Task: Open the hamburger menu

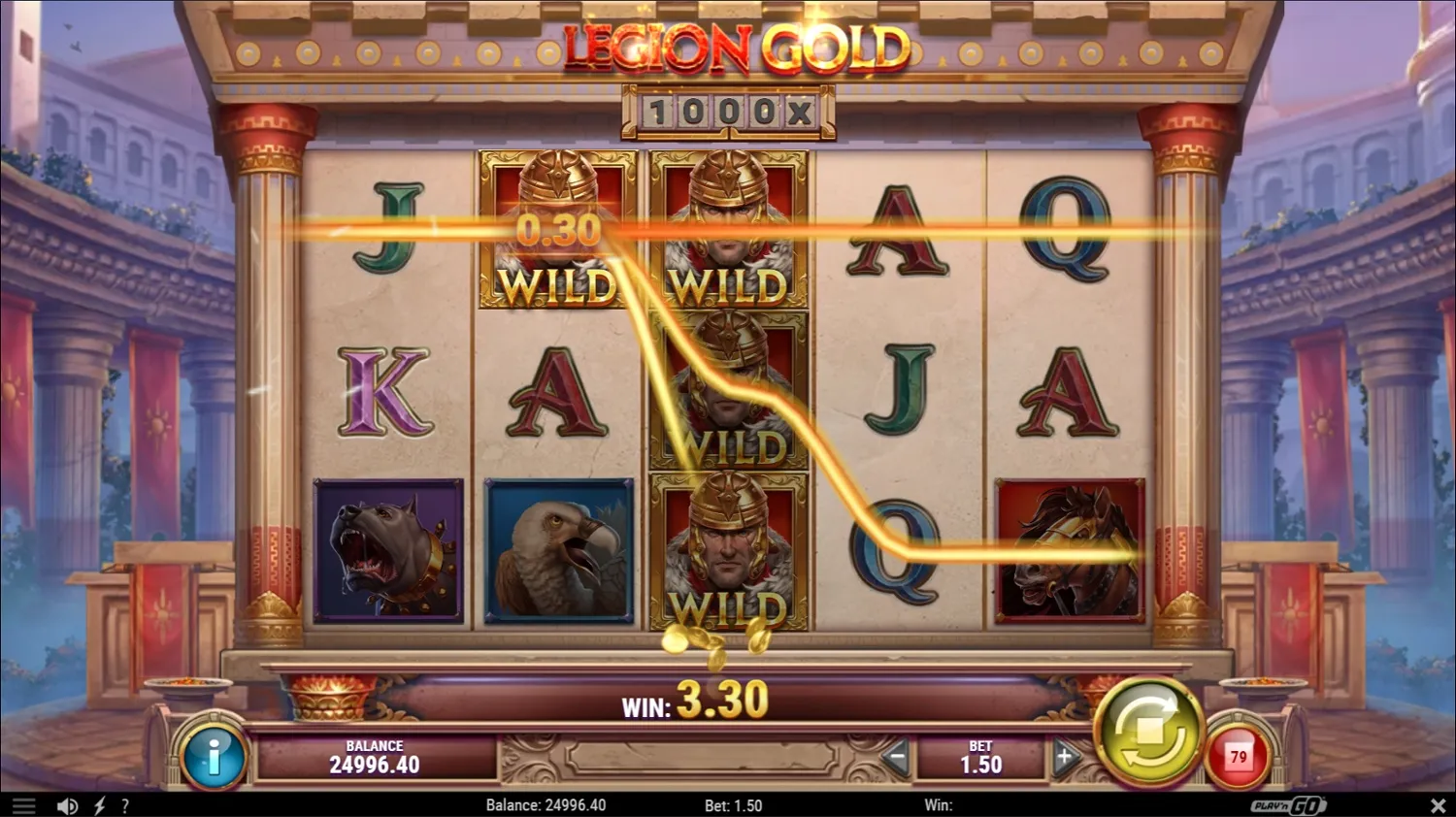Action: (21, 804)
